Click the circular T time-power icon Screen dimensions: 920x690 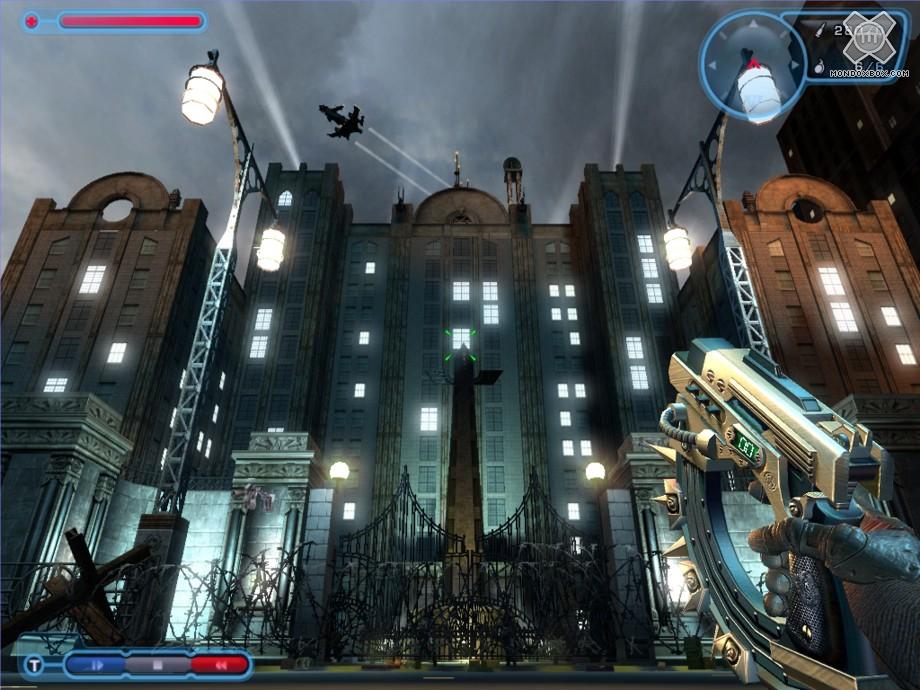tap(34, 666)
